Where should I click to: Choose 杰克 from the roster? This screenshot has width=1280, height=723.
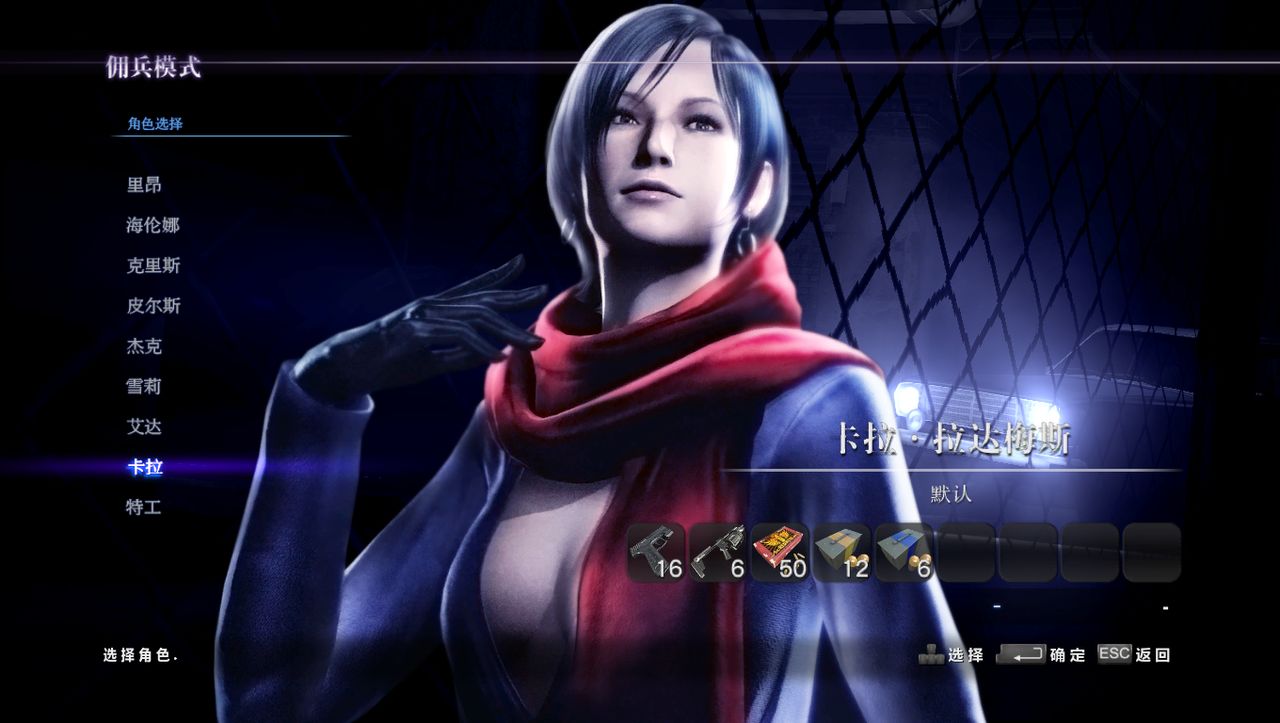[x=144, y=346]
